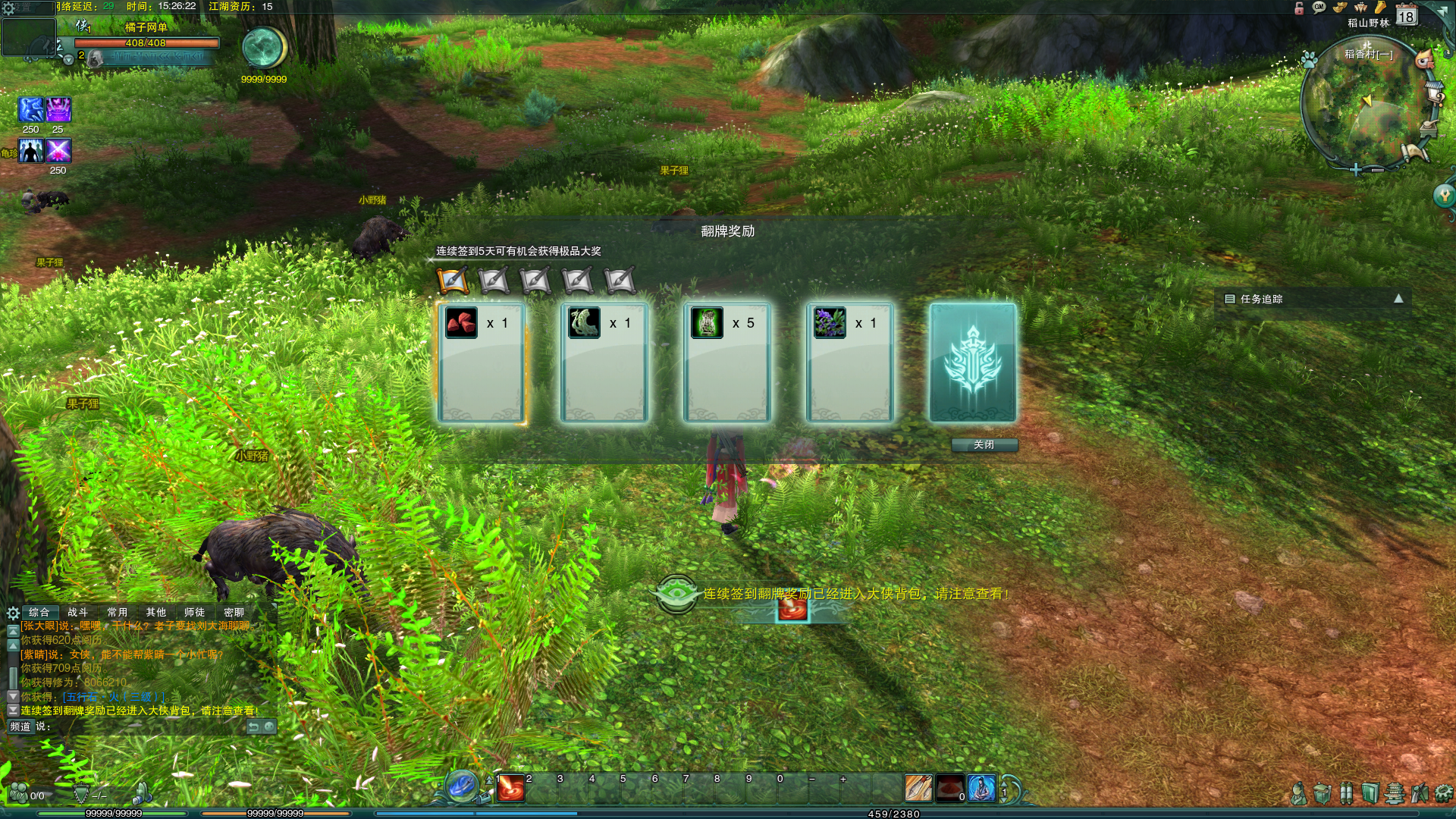Switch chat to the 师徒 tab
Viewport: 1456px width, 819px height.
pos(194,612)
